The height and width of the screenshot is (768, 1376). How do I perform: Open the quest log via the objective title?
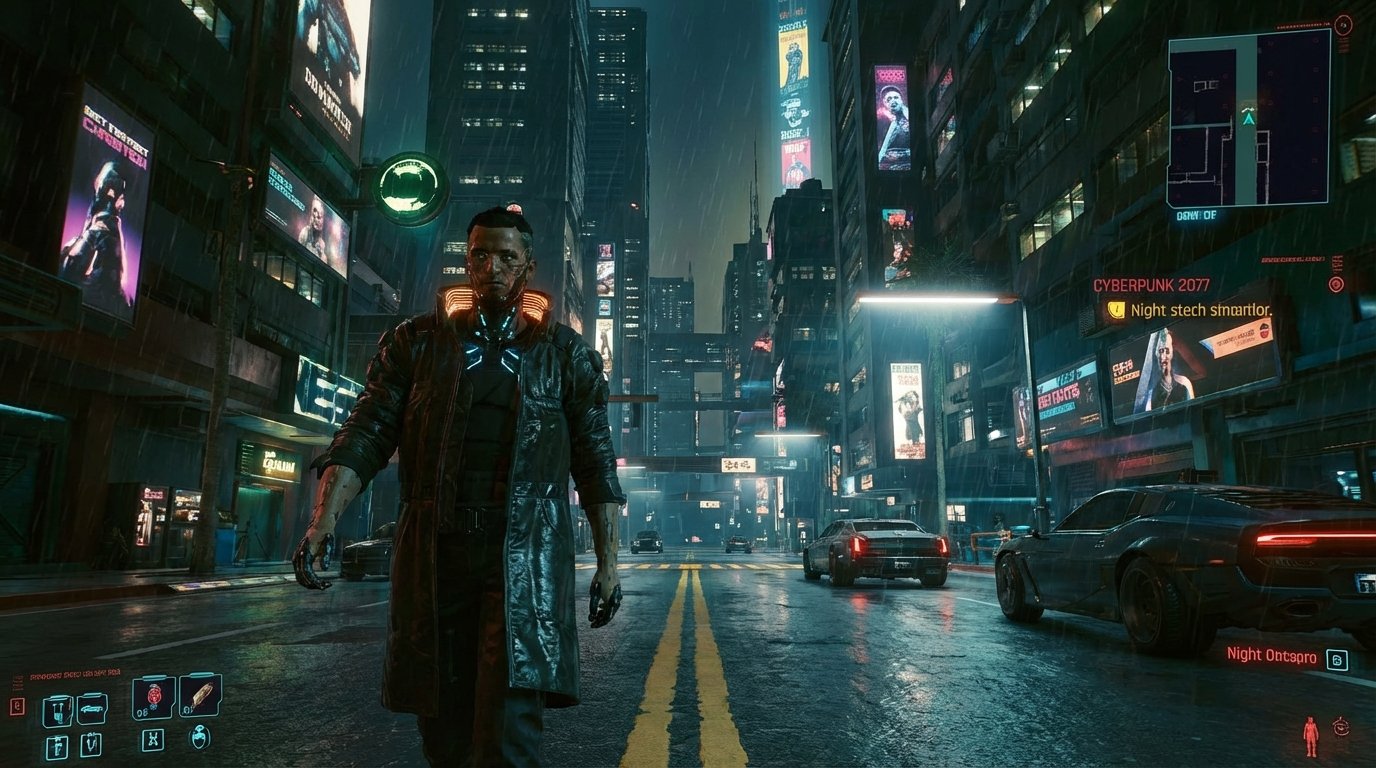(x=1151, y=285)
